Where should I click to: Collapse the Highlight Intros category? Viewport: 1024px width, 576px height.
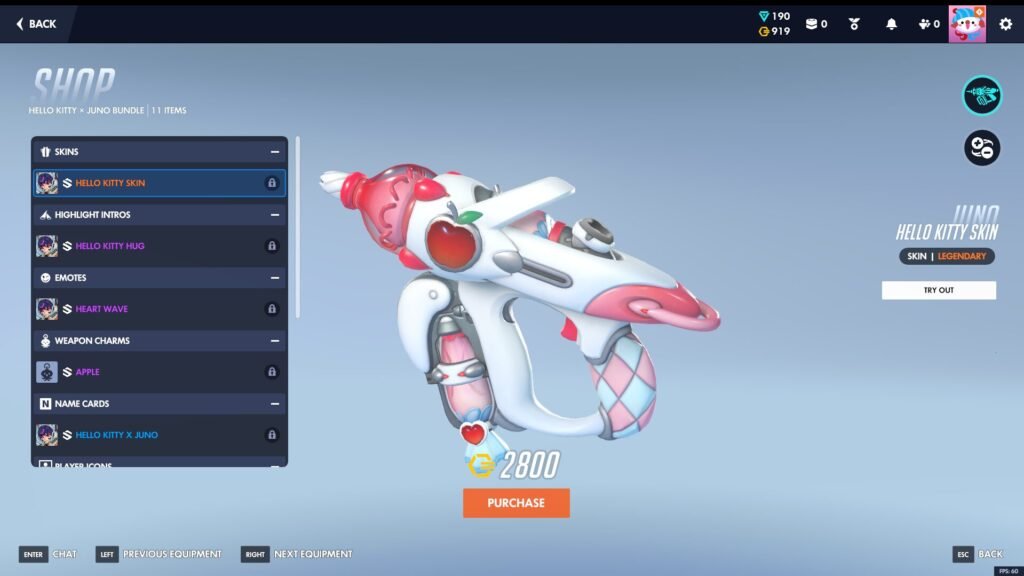(x=274, y=215)
